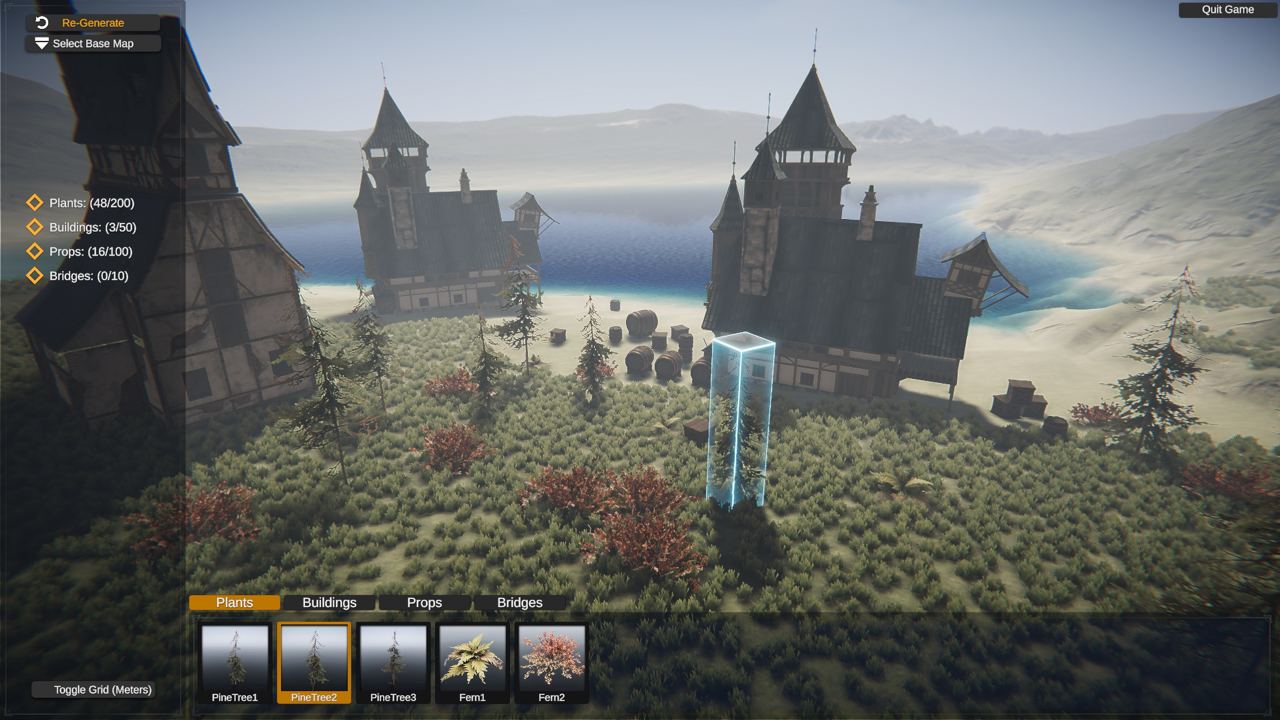The width and height of the screenshot is (1280, 720).
Task: Switch to the Bridges tab
Action: pos(520,602)
